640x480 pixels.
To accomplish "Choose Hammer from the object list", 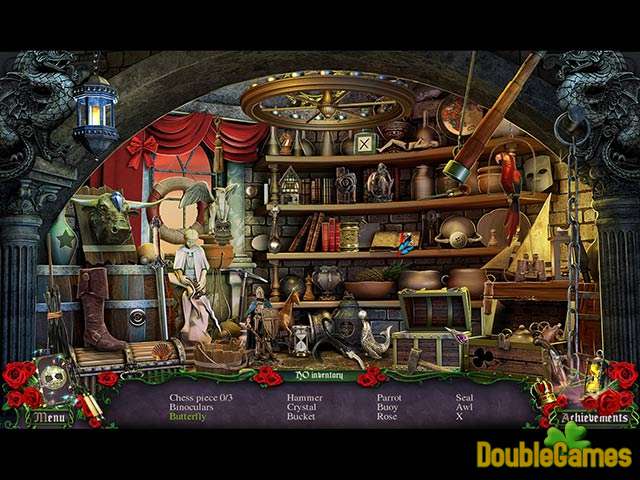I will pos(305,397).
